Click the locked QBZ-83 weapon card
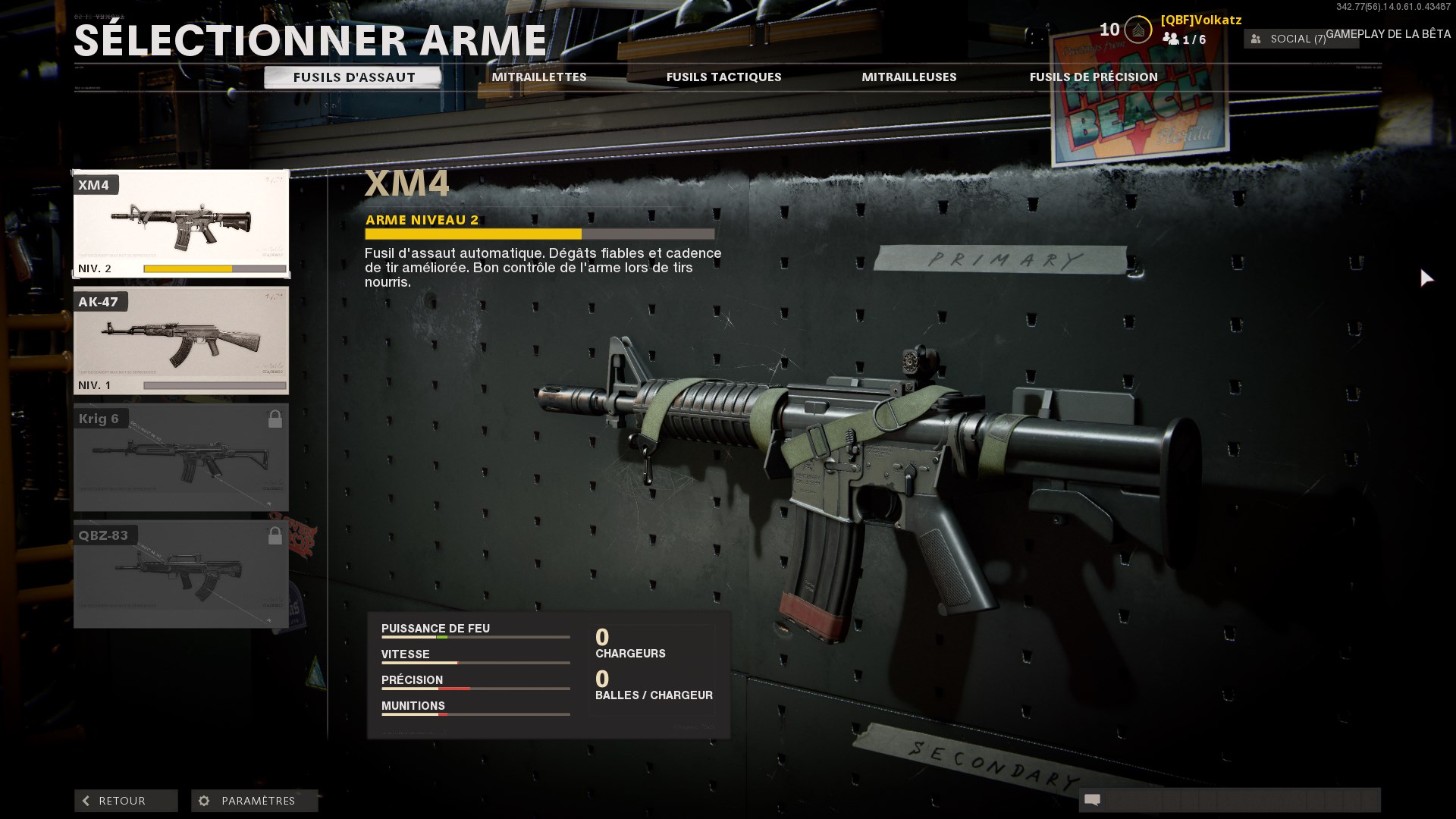Image resolution: width=1456 pixels, height=819 pixels. [180, 573]
